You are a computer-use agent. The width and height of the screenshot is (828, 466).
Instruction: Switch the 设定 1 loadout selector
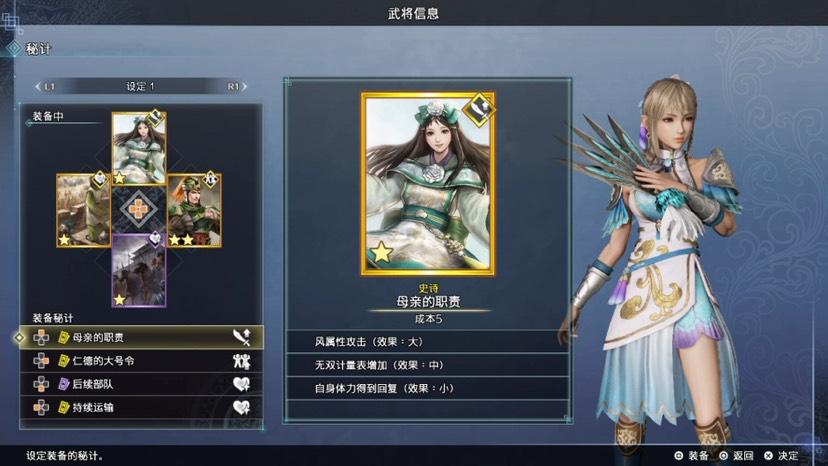tap(140, 86)
